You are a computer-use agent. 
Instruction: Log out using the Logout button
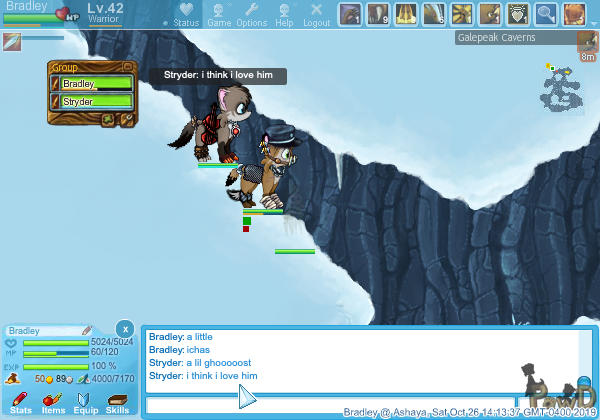coord(316,14)
